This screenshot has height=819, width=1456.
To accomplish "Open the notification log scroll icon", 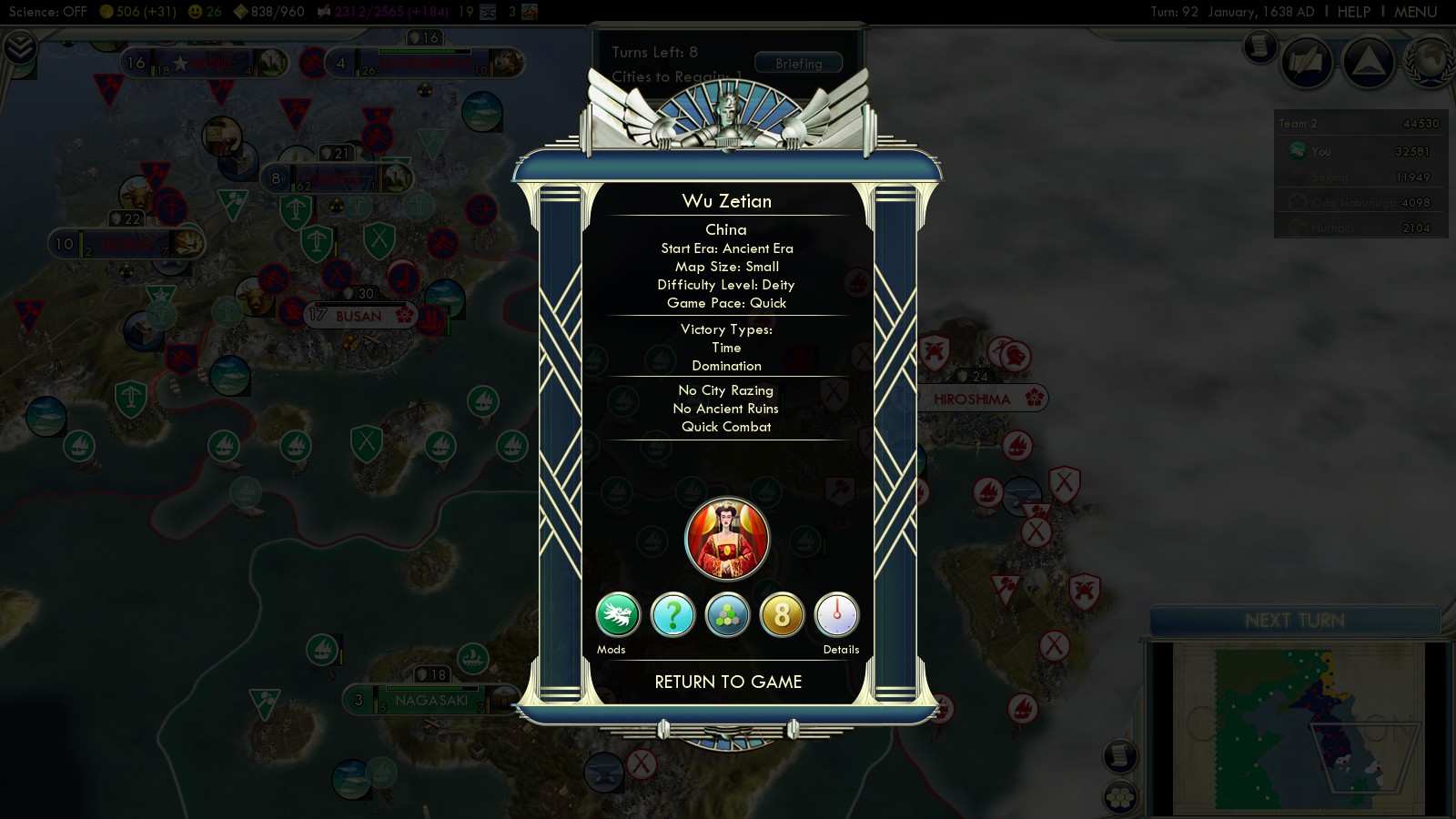I will point(1260,45).
